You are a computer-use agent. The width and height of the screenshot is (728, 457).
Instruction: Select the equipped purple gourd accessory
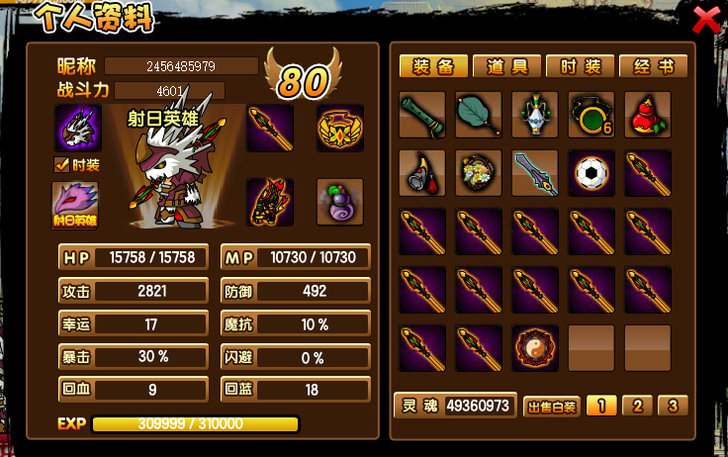(340, 202)
